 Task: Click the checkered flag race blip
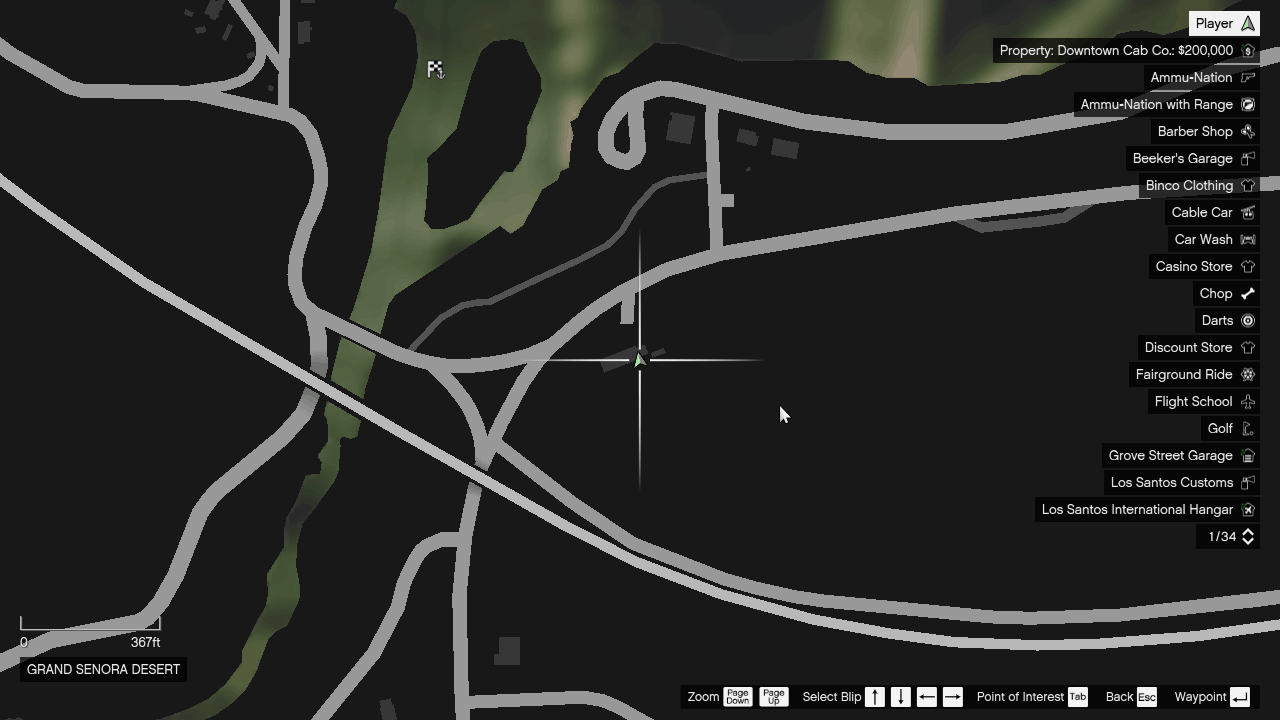[x=435, y=69]
